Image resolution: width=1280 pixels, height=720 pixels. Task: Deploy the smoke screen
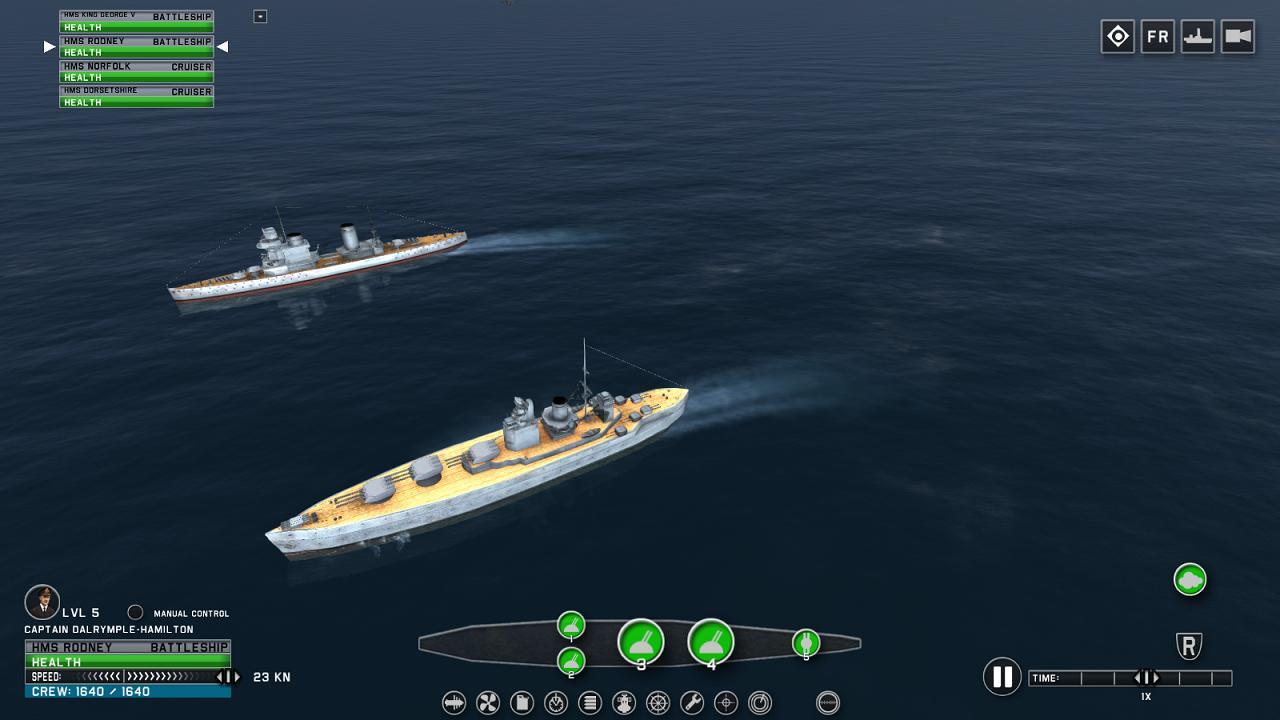pyautogui.click(x=1190, y=579)
